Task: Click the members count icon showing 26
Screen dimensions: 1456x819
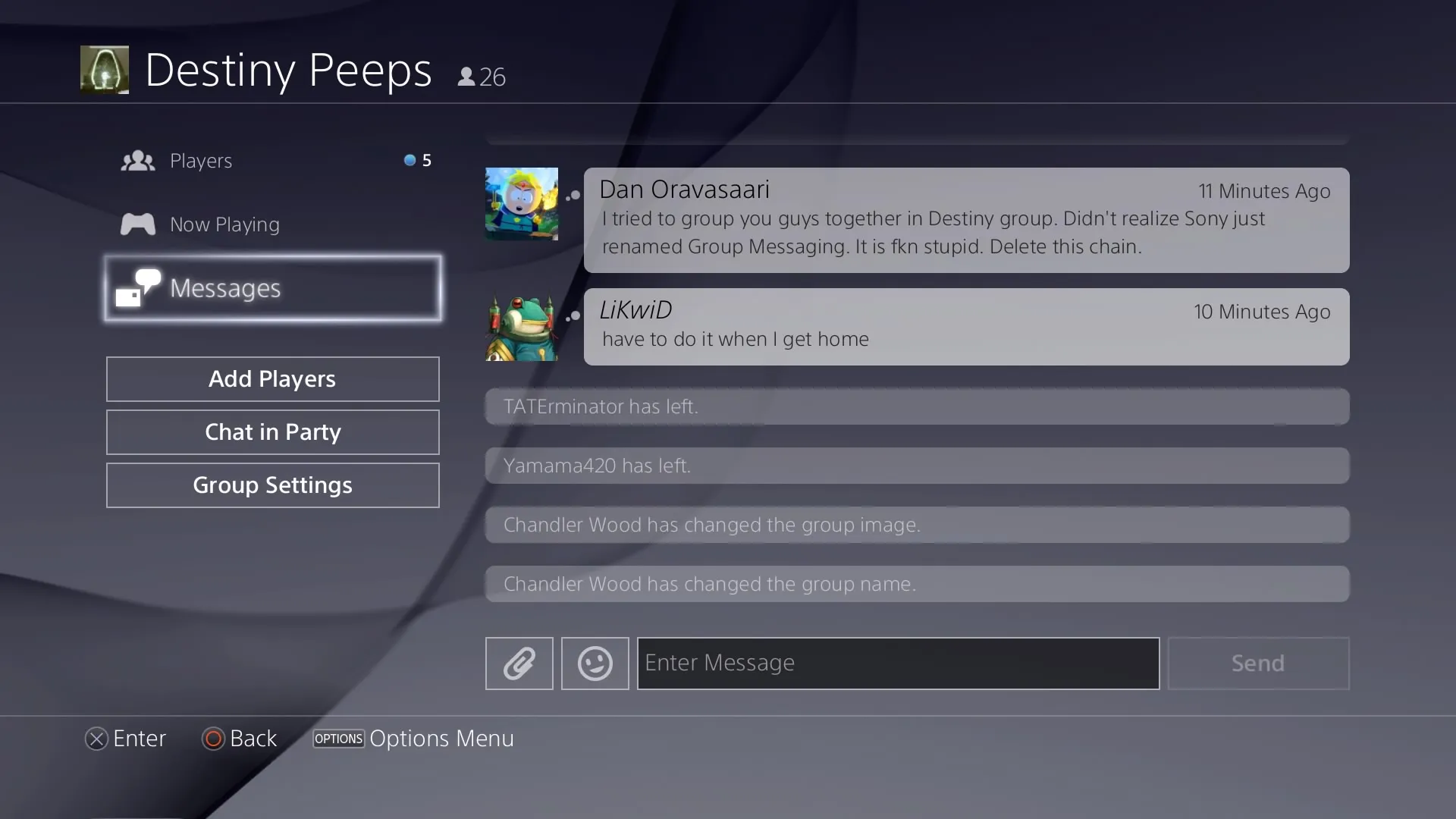Action: [467, 75]
